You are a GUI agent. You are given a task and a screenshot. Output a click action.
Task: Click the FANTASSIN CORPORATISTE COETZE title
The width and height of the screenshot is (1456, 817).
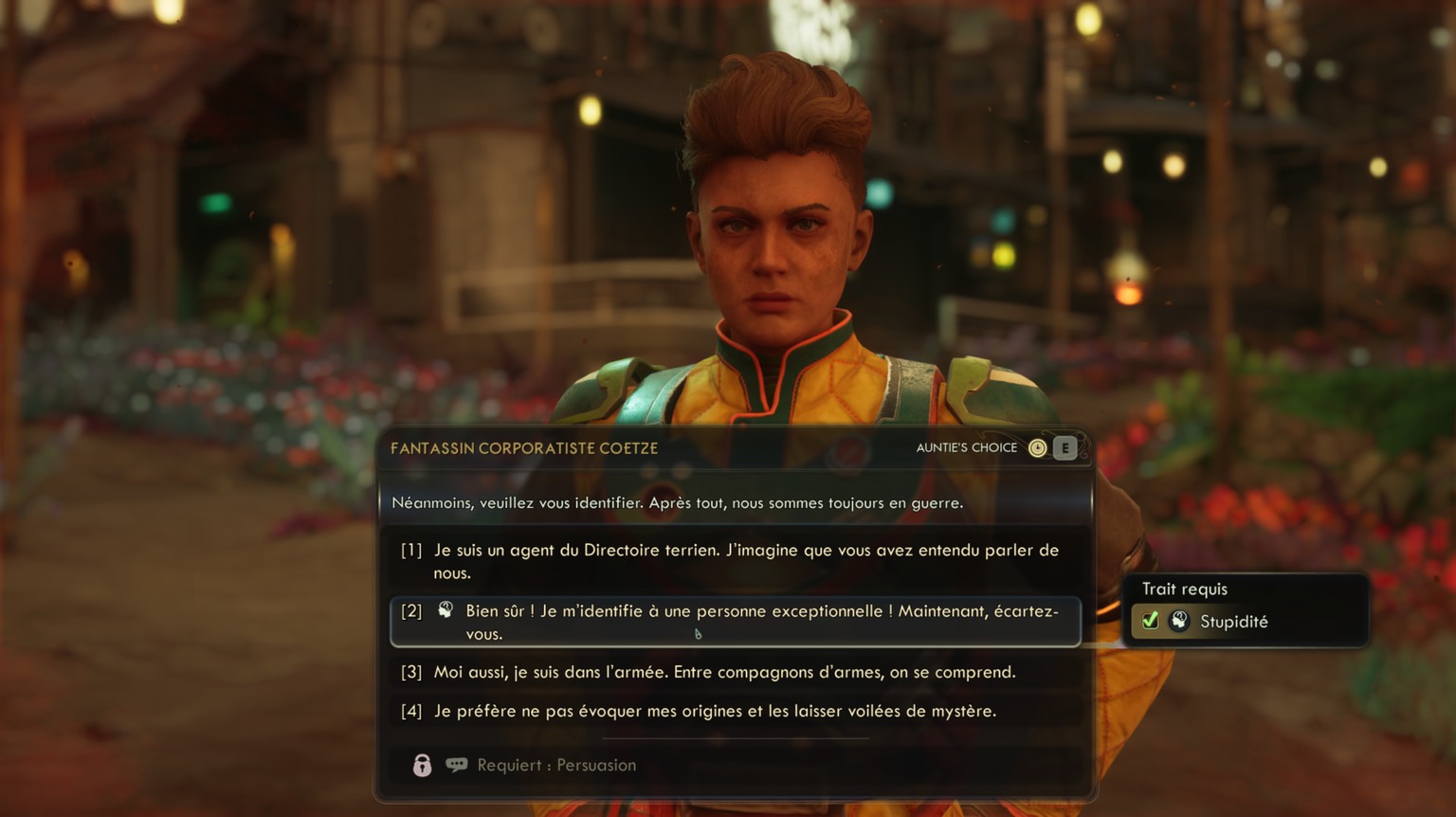[524, 447]
